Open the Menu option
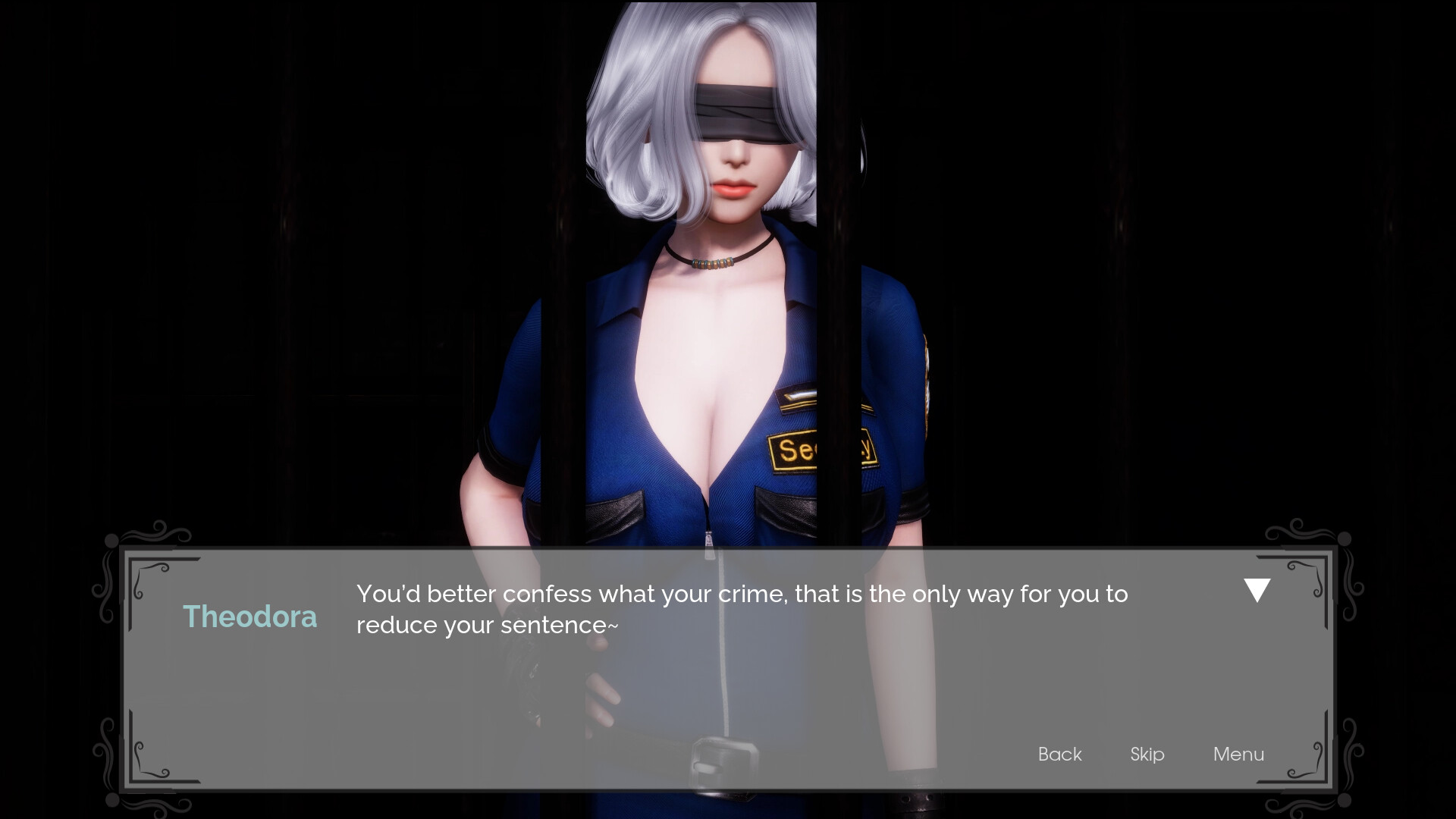The width and height of the screenshot is (1456, 819). pyautogui.click(x=1238, y=754)
